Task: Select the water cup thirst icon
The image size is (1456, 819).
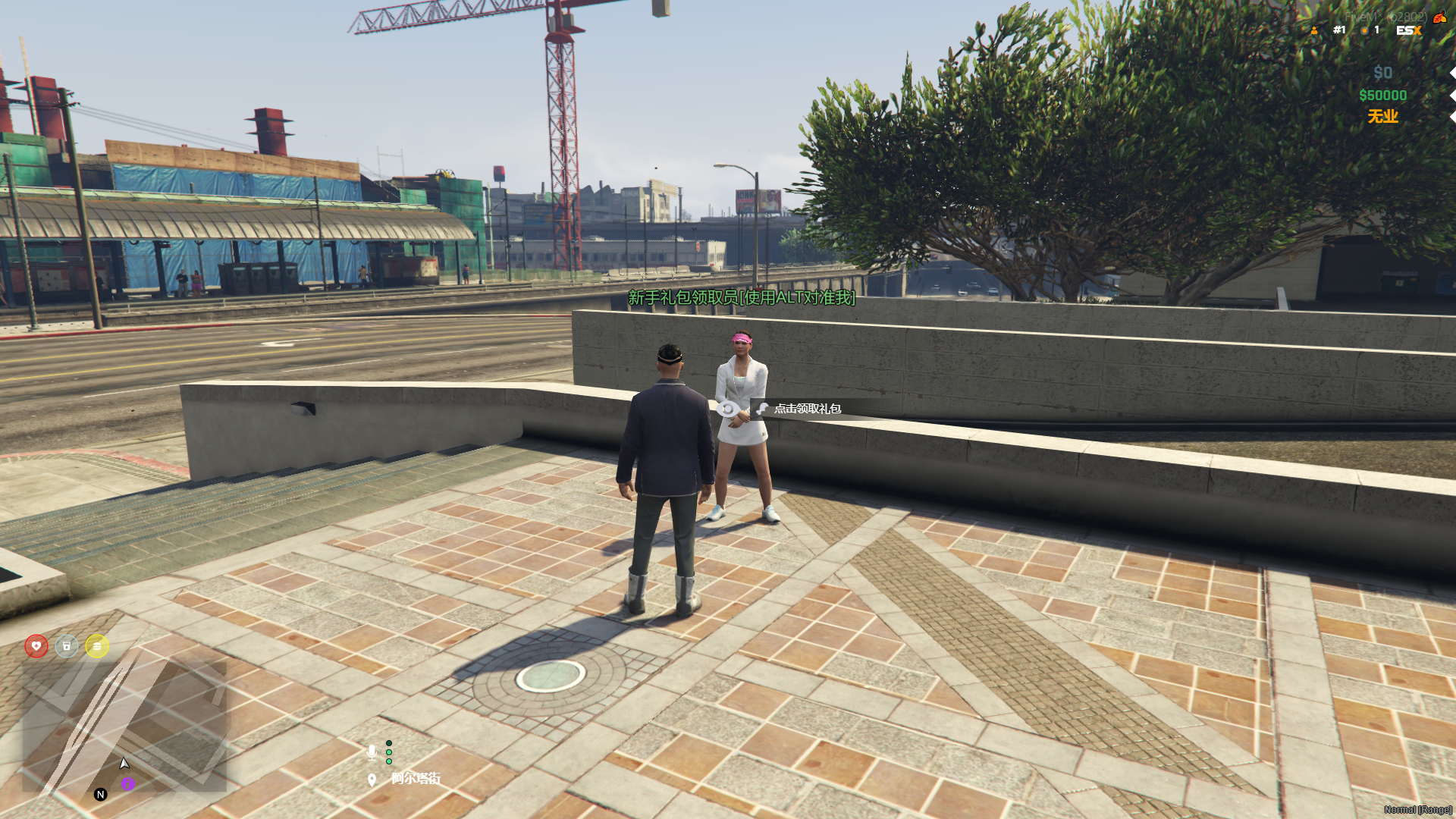Action: [x=67, y=646]
